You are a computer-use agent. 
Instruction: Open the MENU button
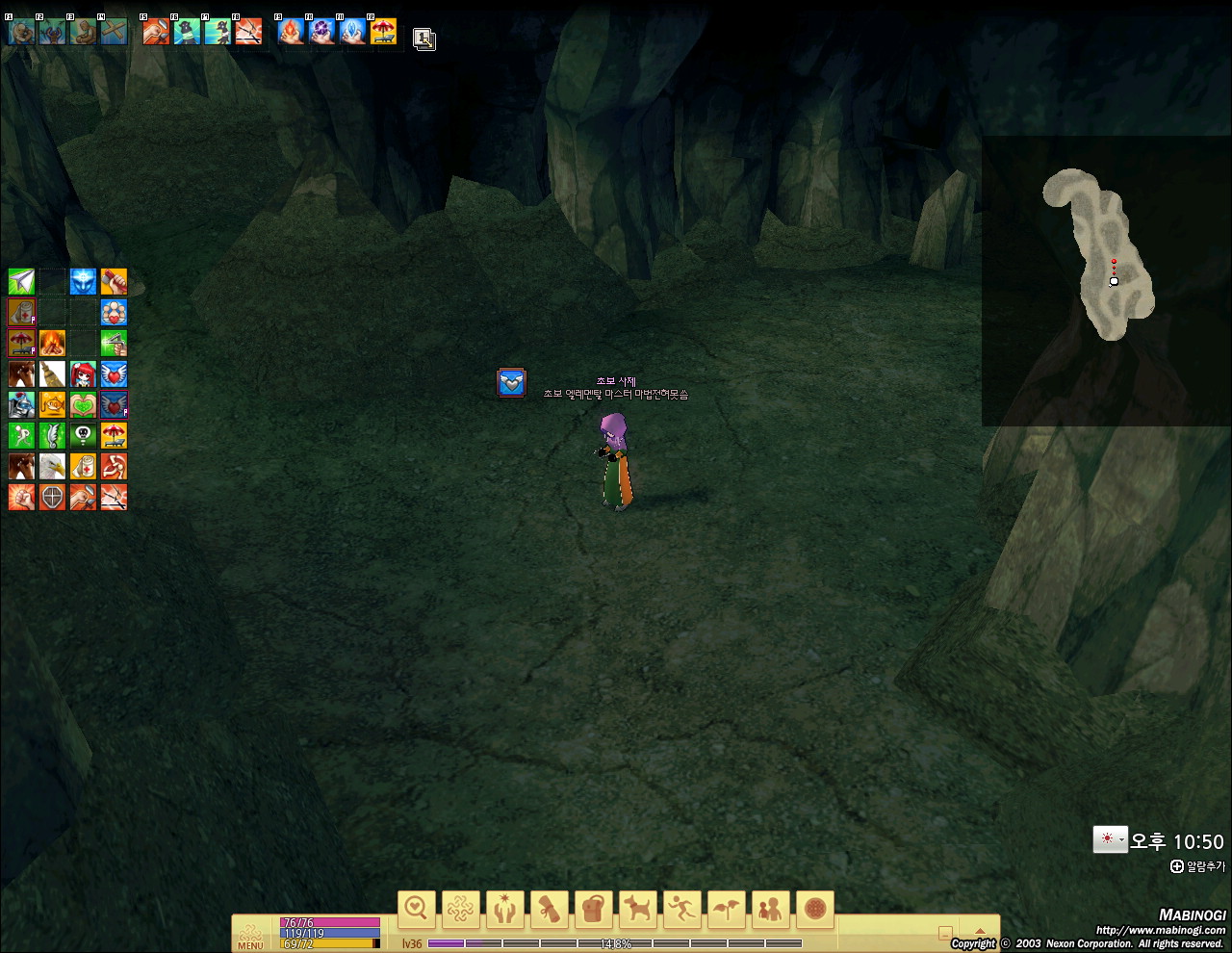(x=250, y=936)
